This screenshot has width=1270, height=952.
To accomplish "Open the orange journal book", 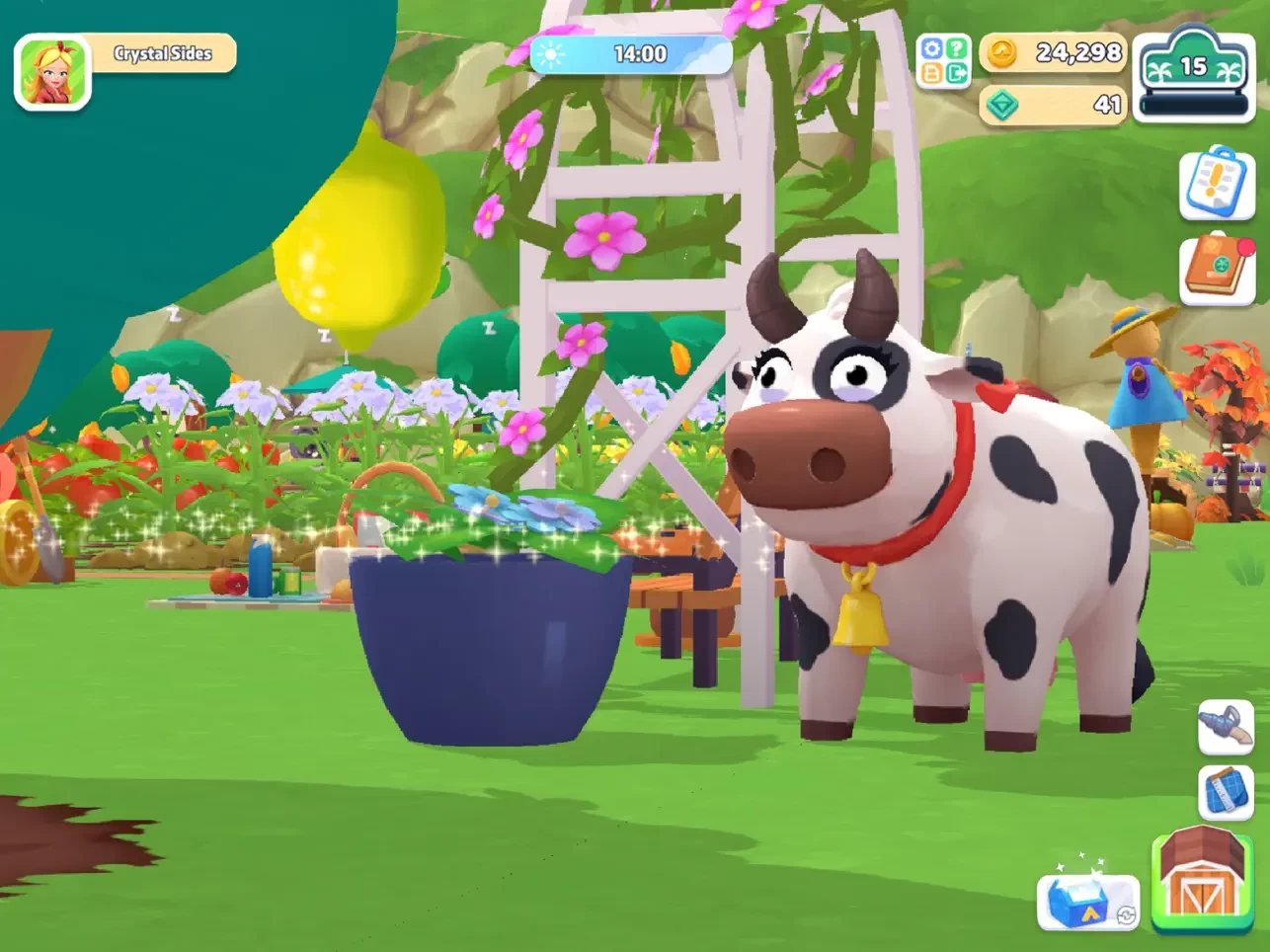I will click(1217, 269).
